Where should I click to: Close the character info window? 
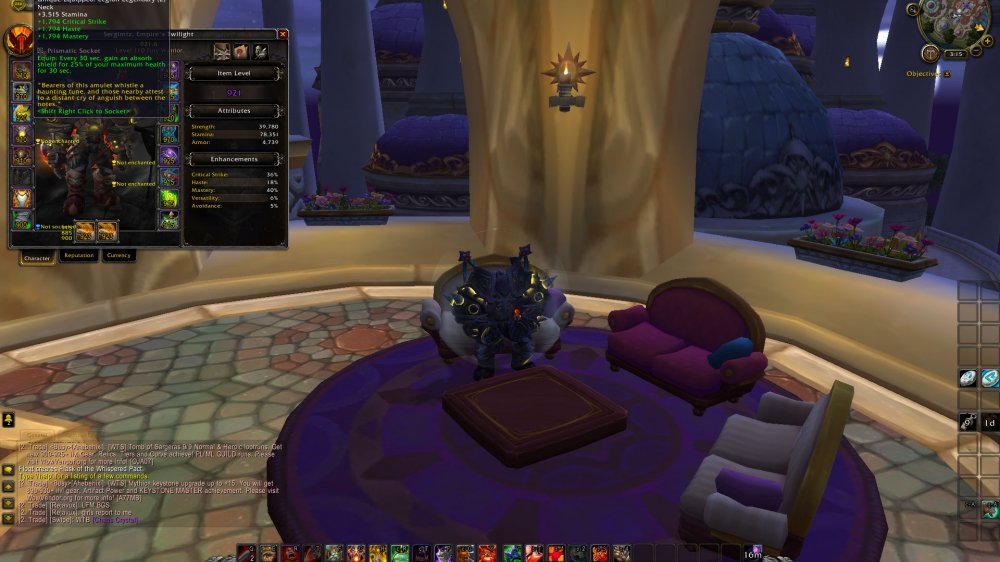point(282,34)
